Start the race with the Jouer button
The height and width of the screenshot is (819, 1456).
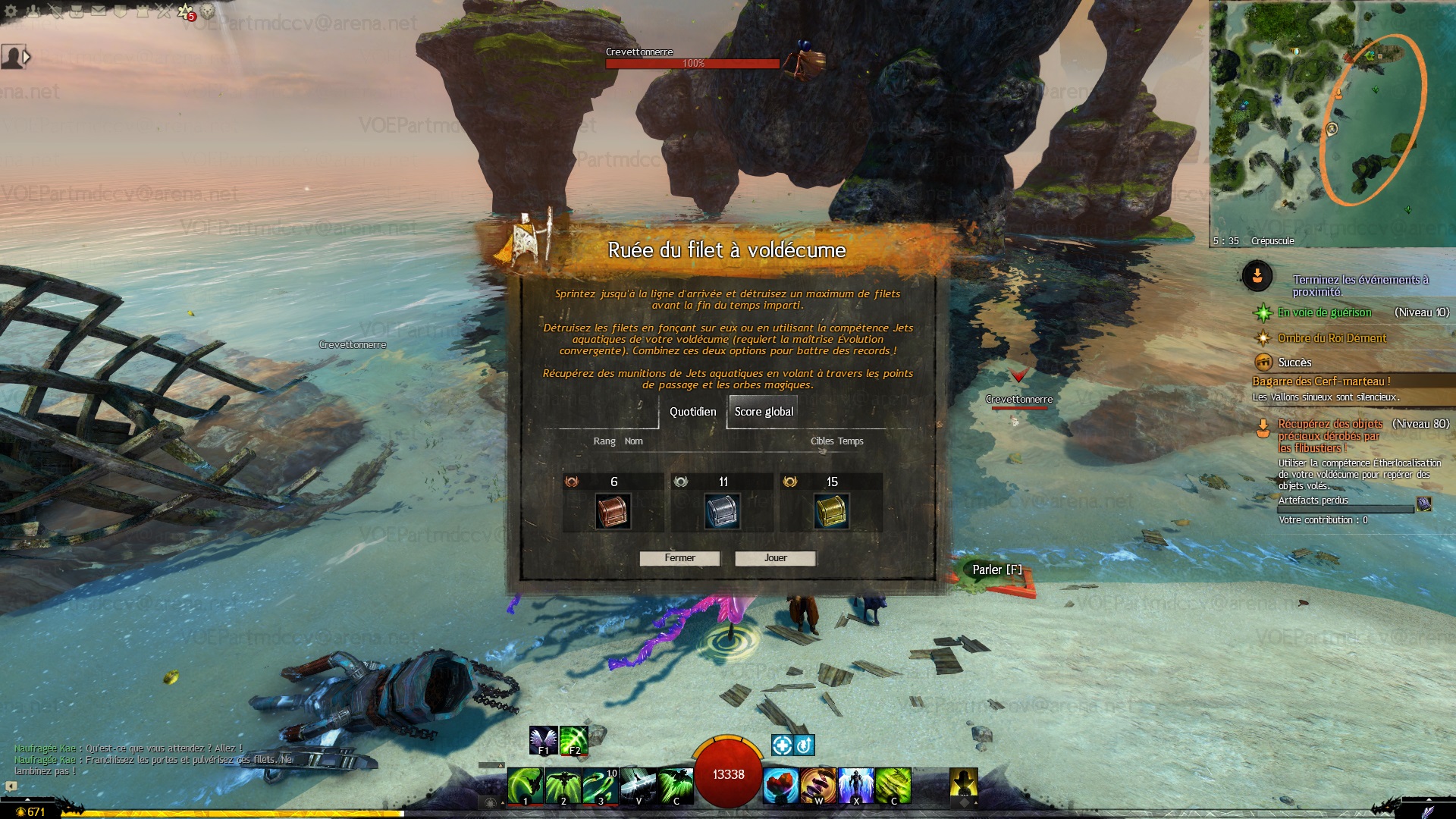(x=775, y=558)
